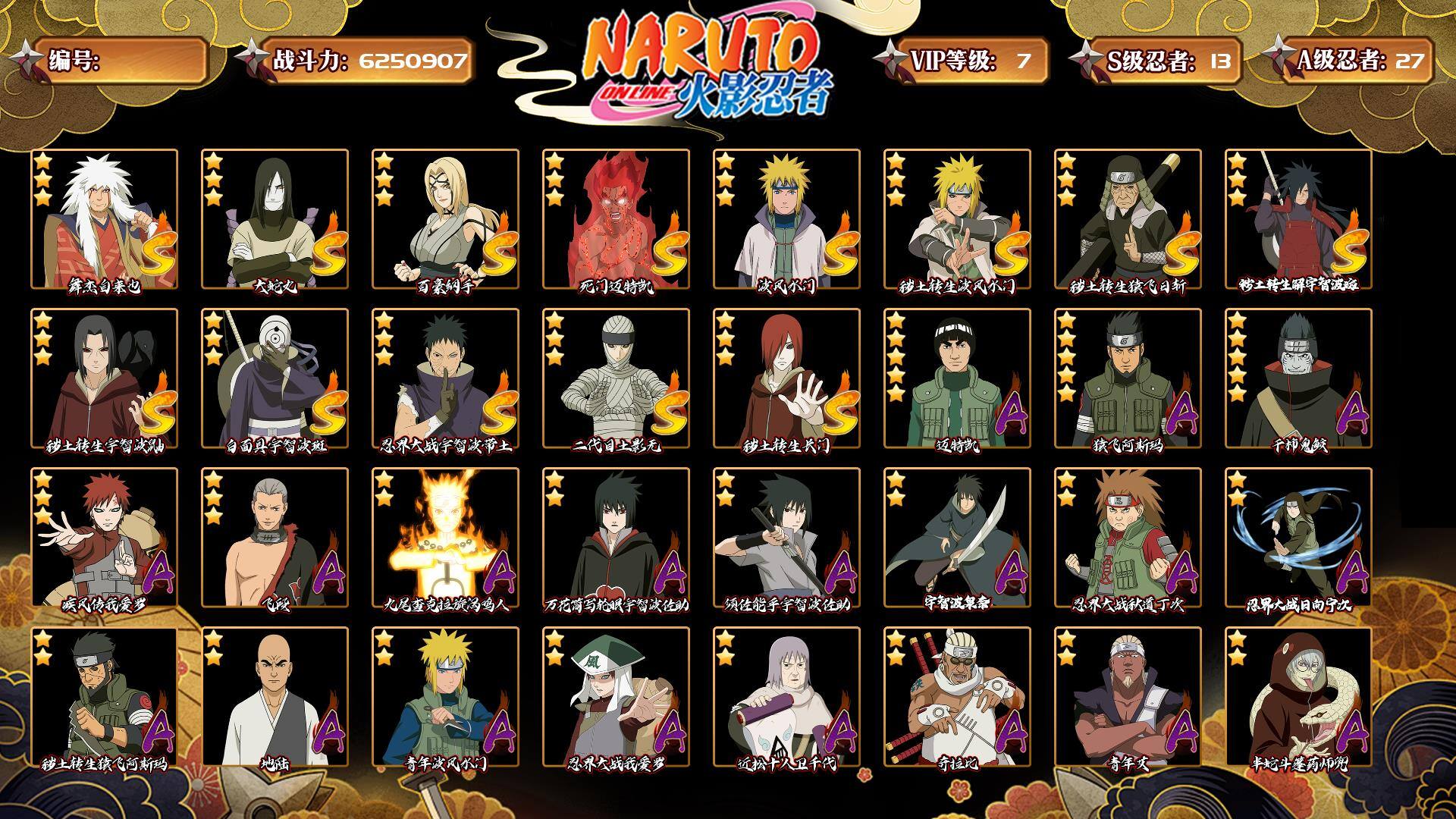Select the Kisame Hoshigaki card
This screenshot has height=819, width=1456.
[1298, 378]
